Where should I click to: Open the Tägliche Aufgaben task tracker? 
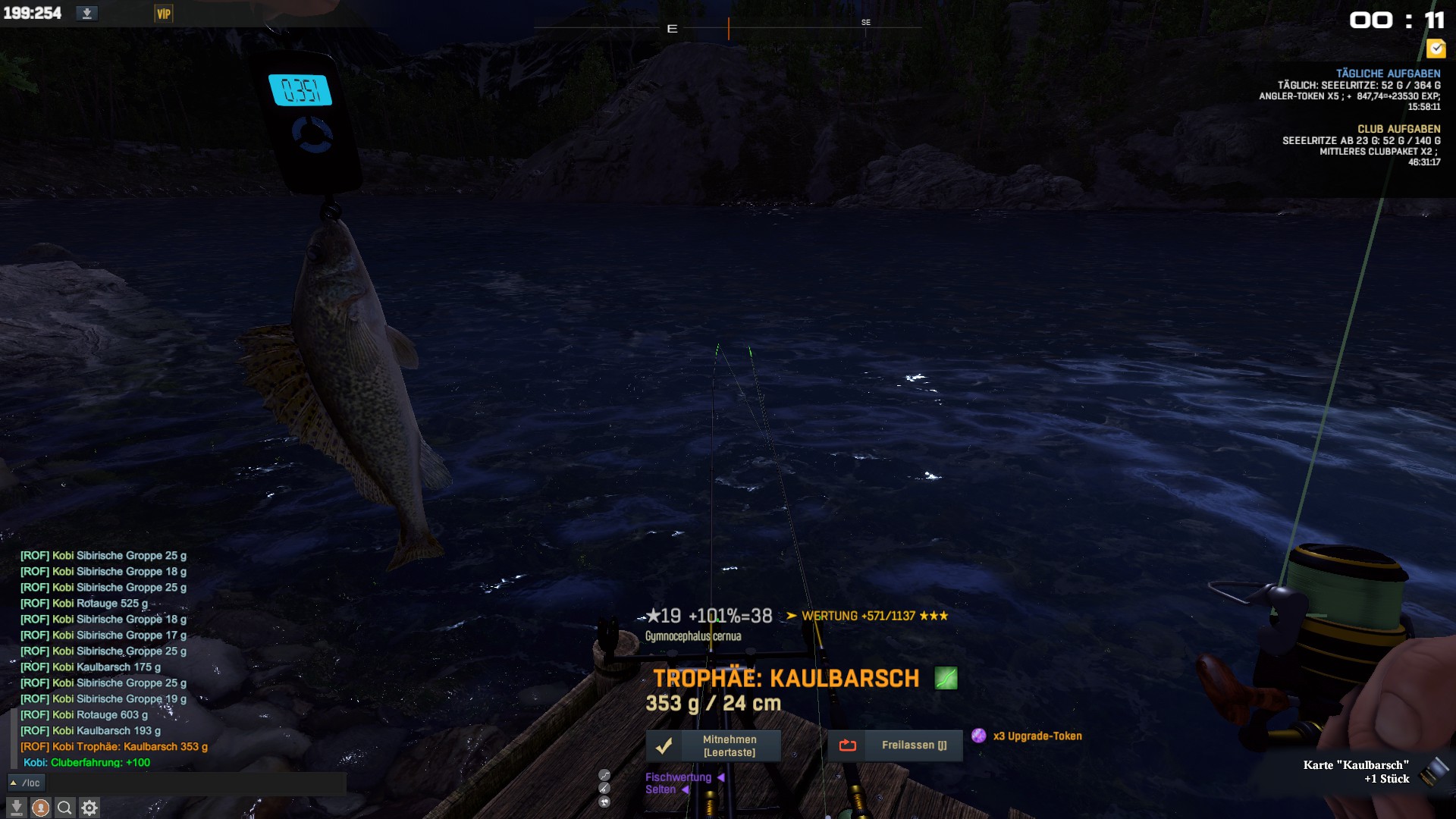pyautogui.click(x=1387, y=74)
